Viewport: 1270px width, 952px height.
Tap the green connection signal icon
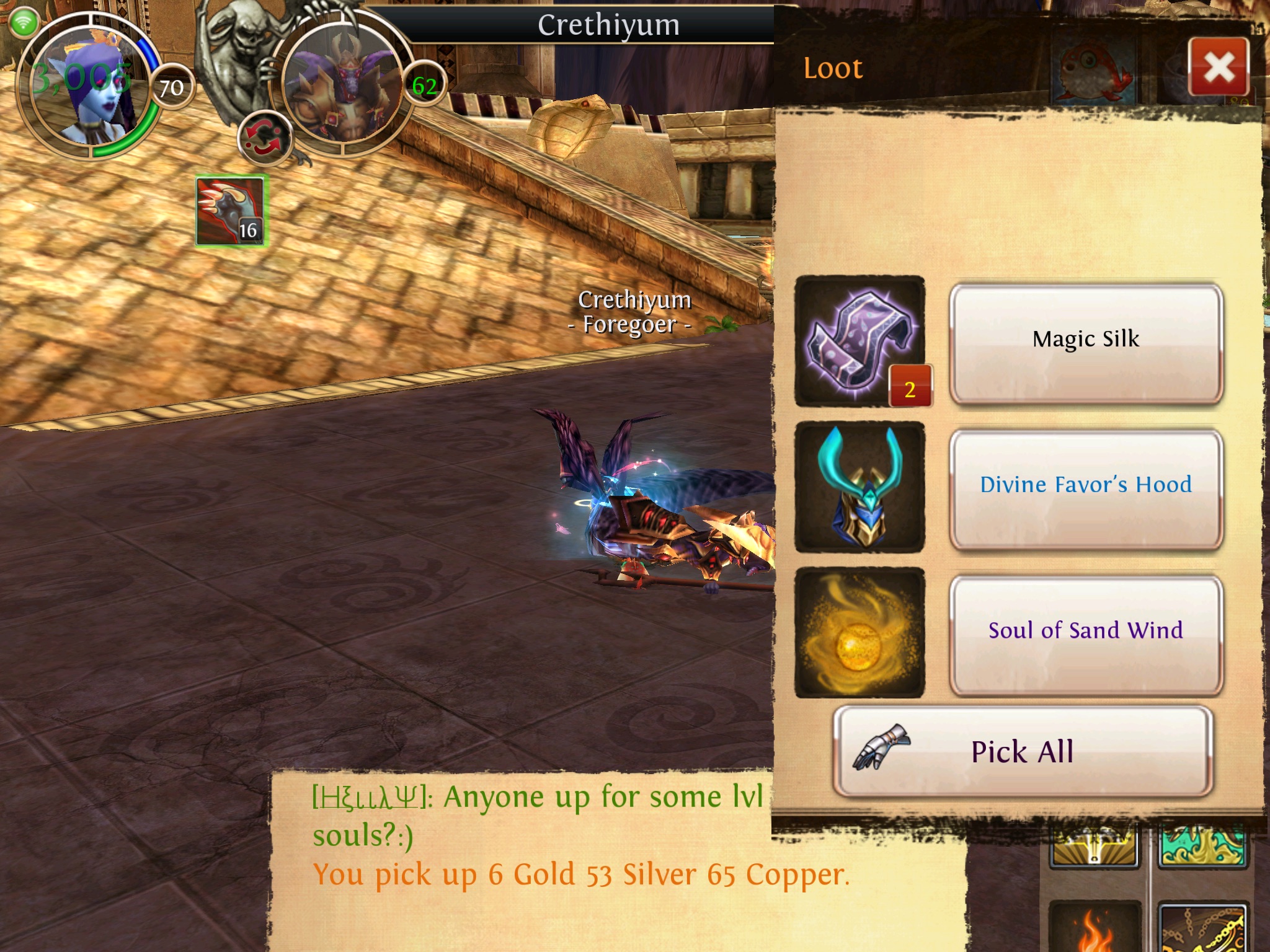coord(24,23)
